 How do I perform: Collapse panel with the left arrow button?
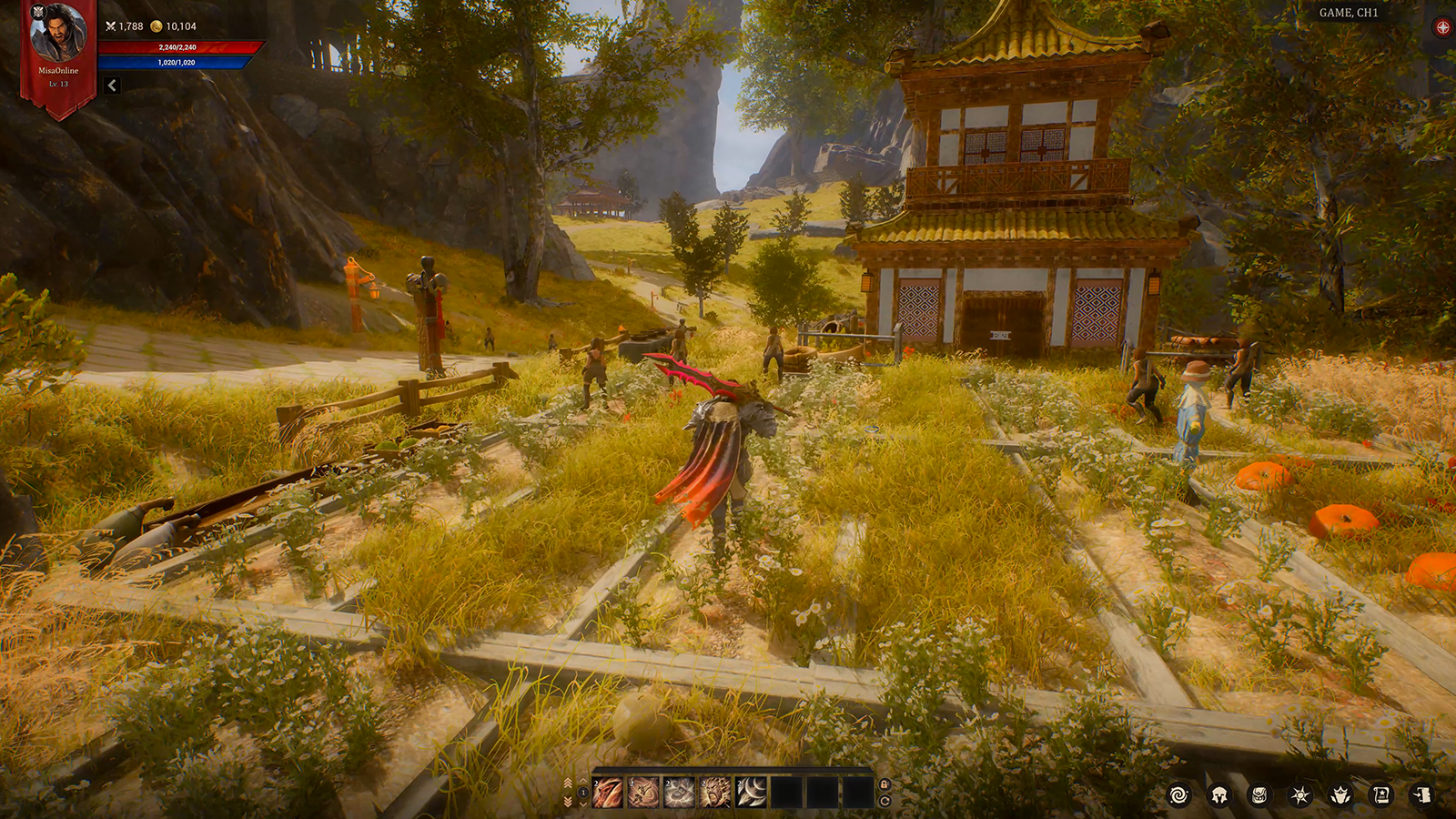coord(112,86)
